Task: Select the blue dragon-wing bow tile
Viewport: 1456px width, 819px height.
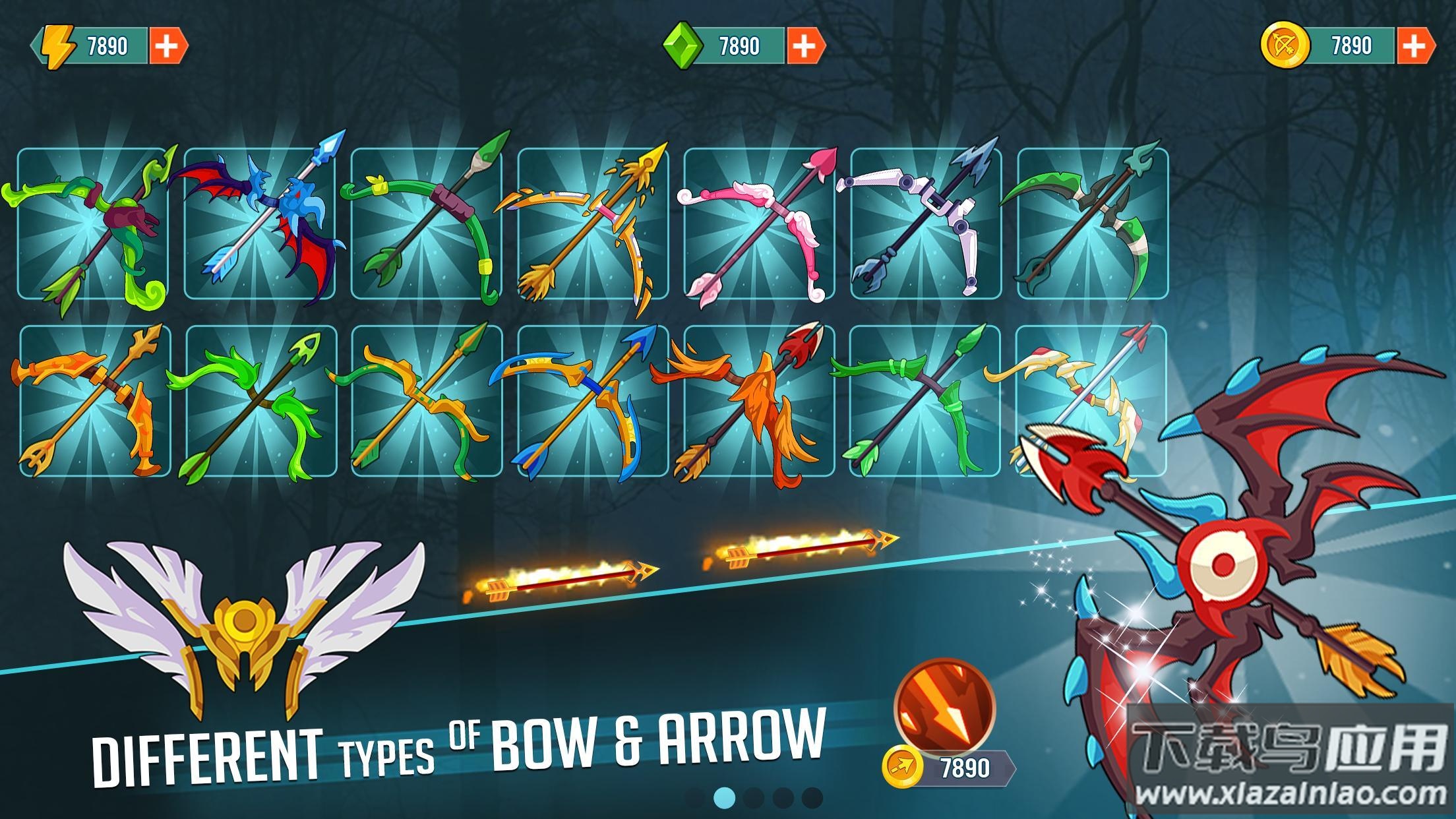Action: pyautogui.click(x=259, y=224)
